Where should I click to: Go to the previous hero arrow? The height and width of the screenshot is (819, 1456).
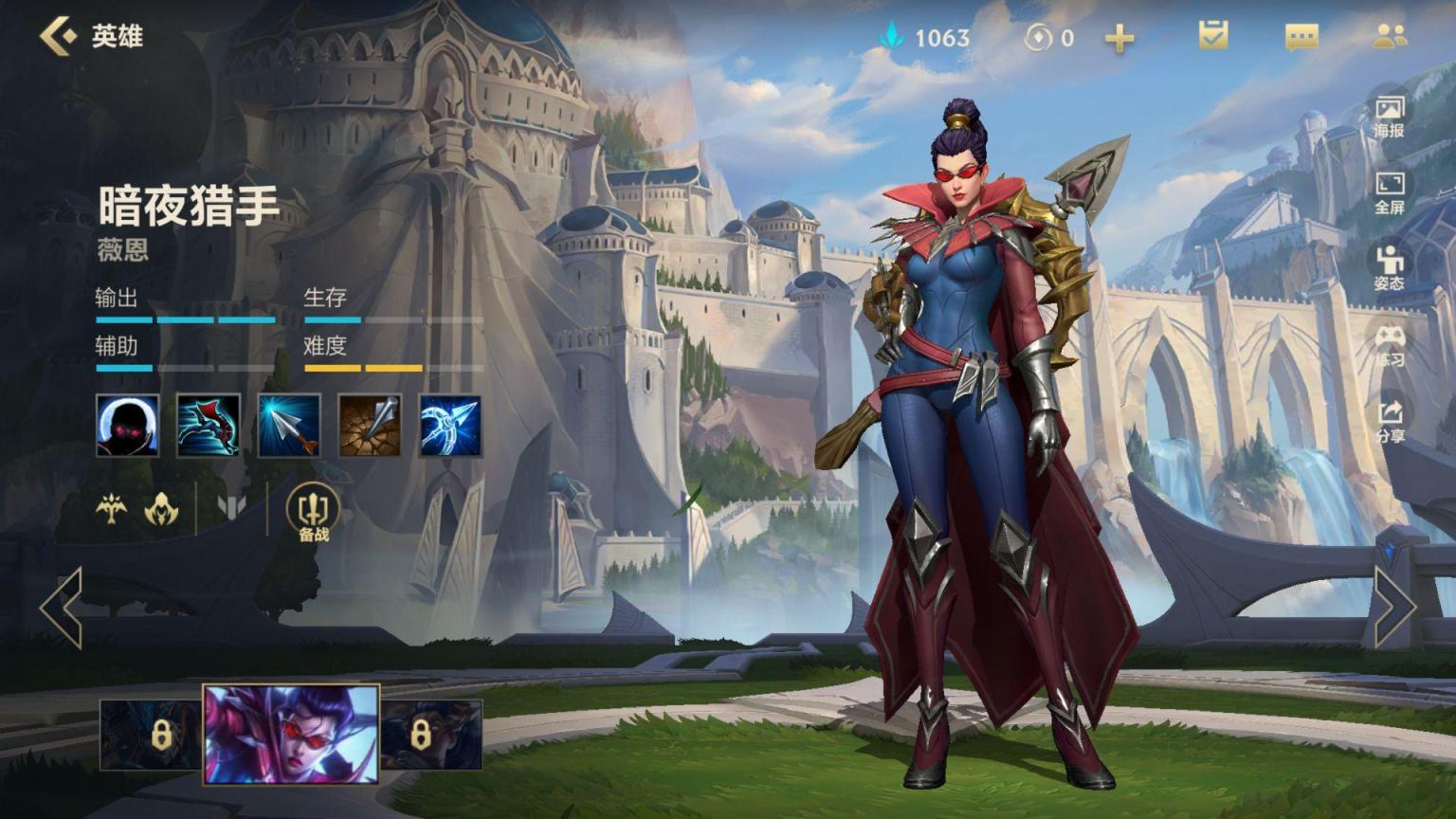pos(62,608)
